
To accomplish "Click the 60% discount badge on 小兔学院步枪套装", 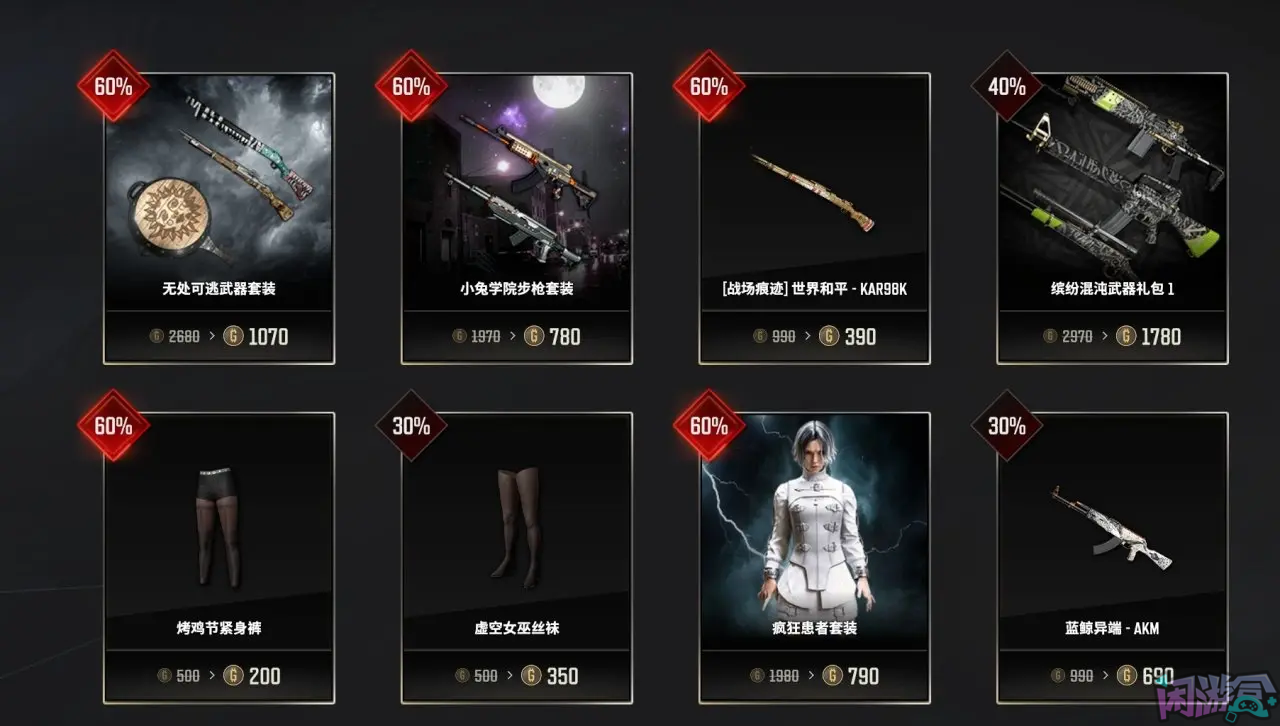I will (x=411, y=88).
